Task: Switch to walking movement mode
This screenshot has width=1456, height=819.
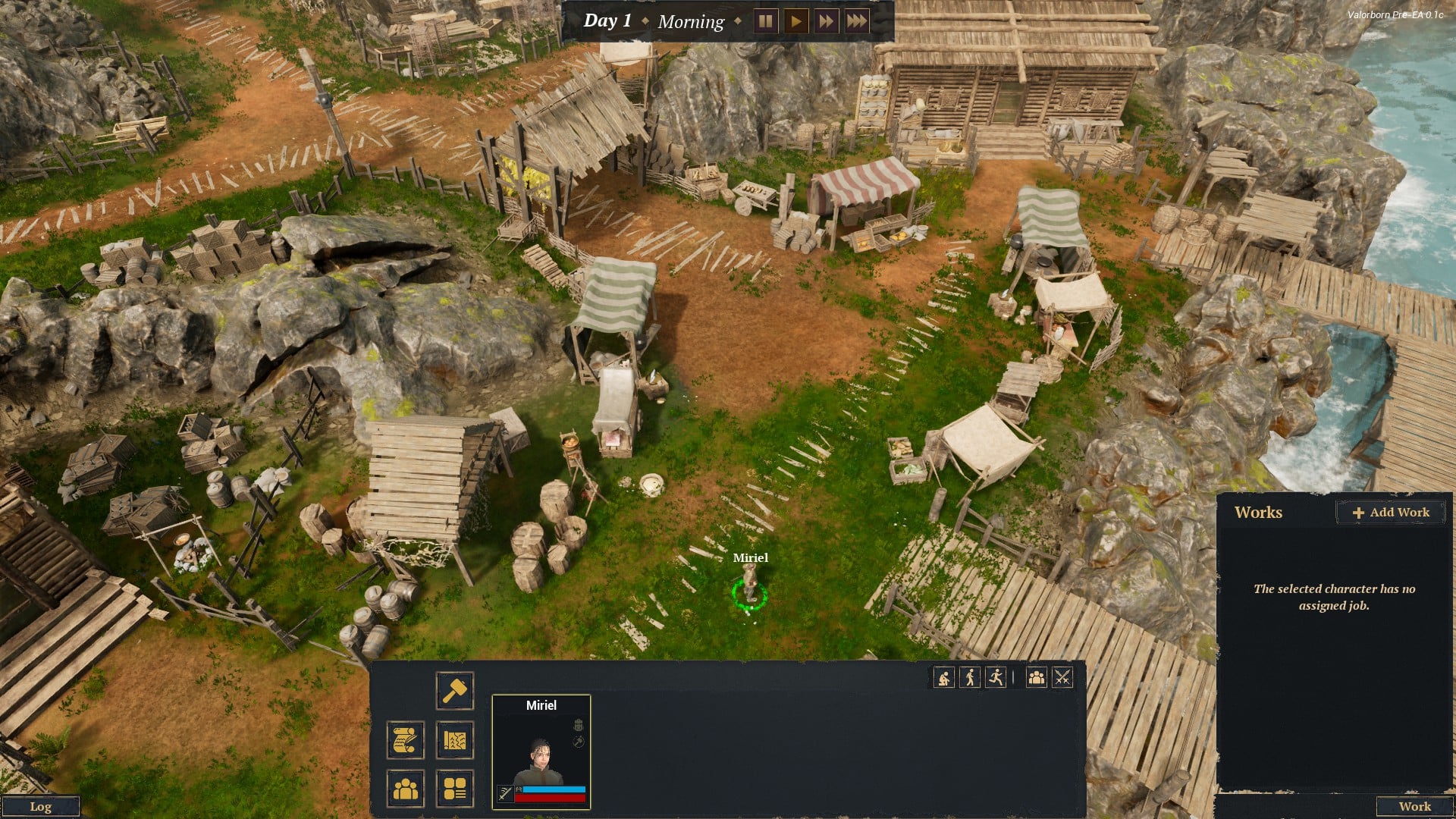Action: pyautogui.click(x=970, y=677)
